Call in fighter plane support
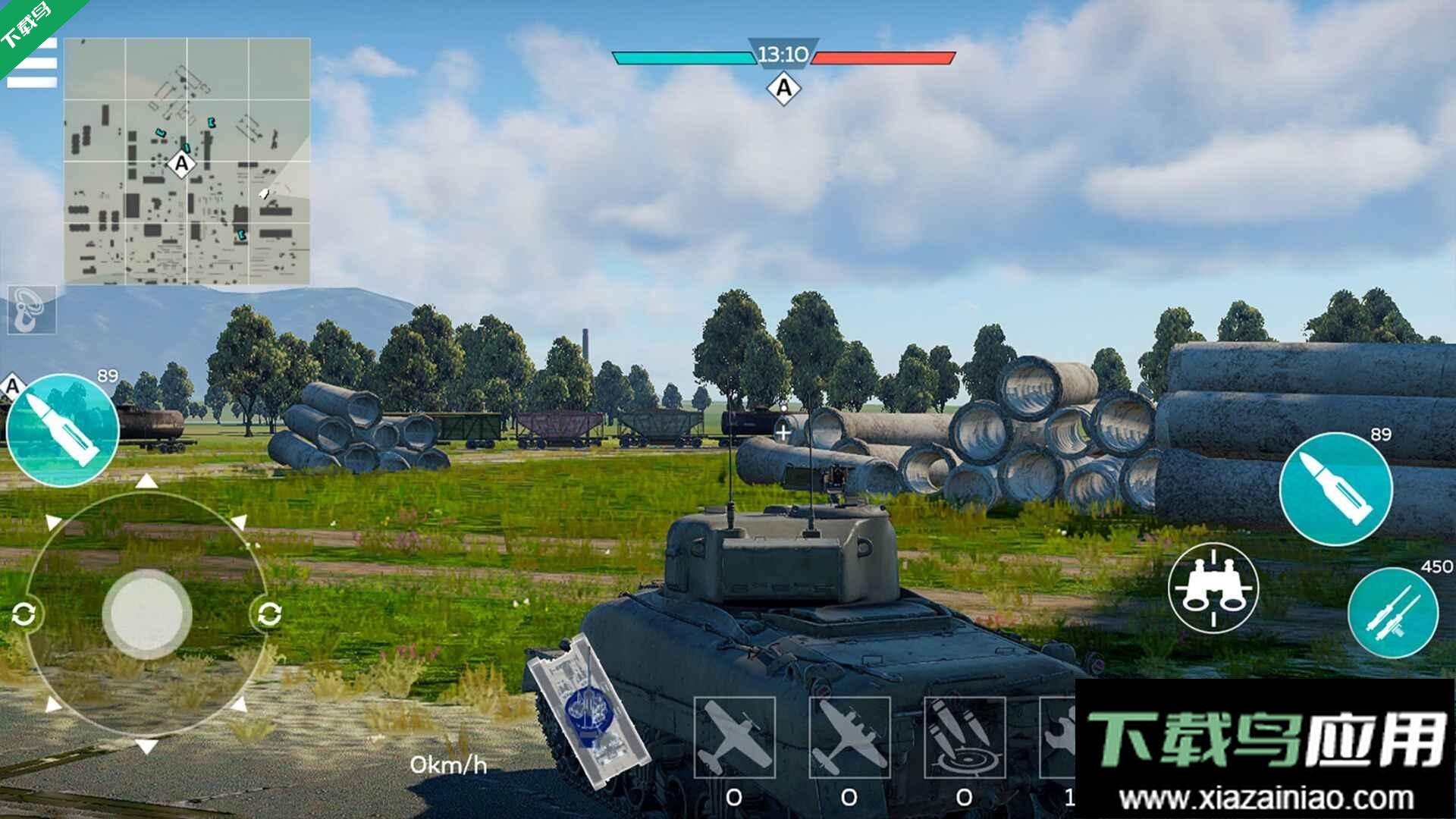 (x=734, y=738)
